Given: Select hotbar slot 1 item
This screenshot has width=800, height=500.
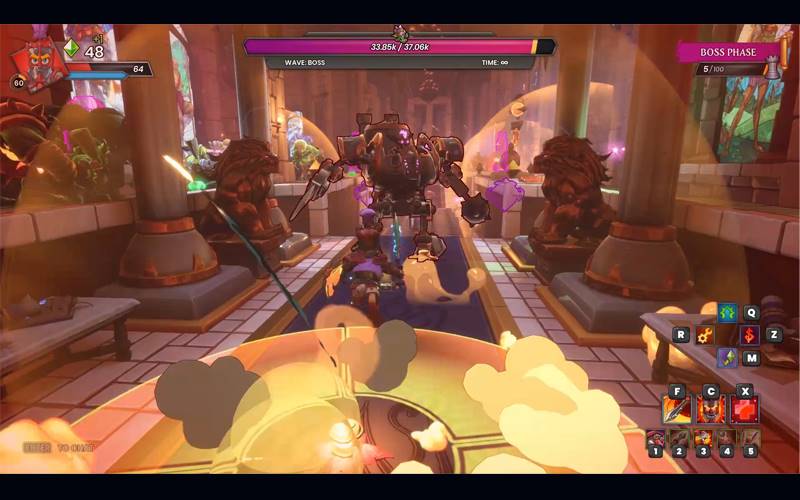Looking at the screenshot, I should pyautogui.click(x=655, y=438).
